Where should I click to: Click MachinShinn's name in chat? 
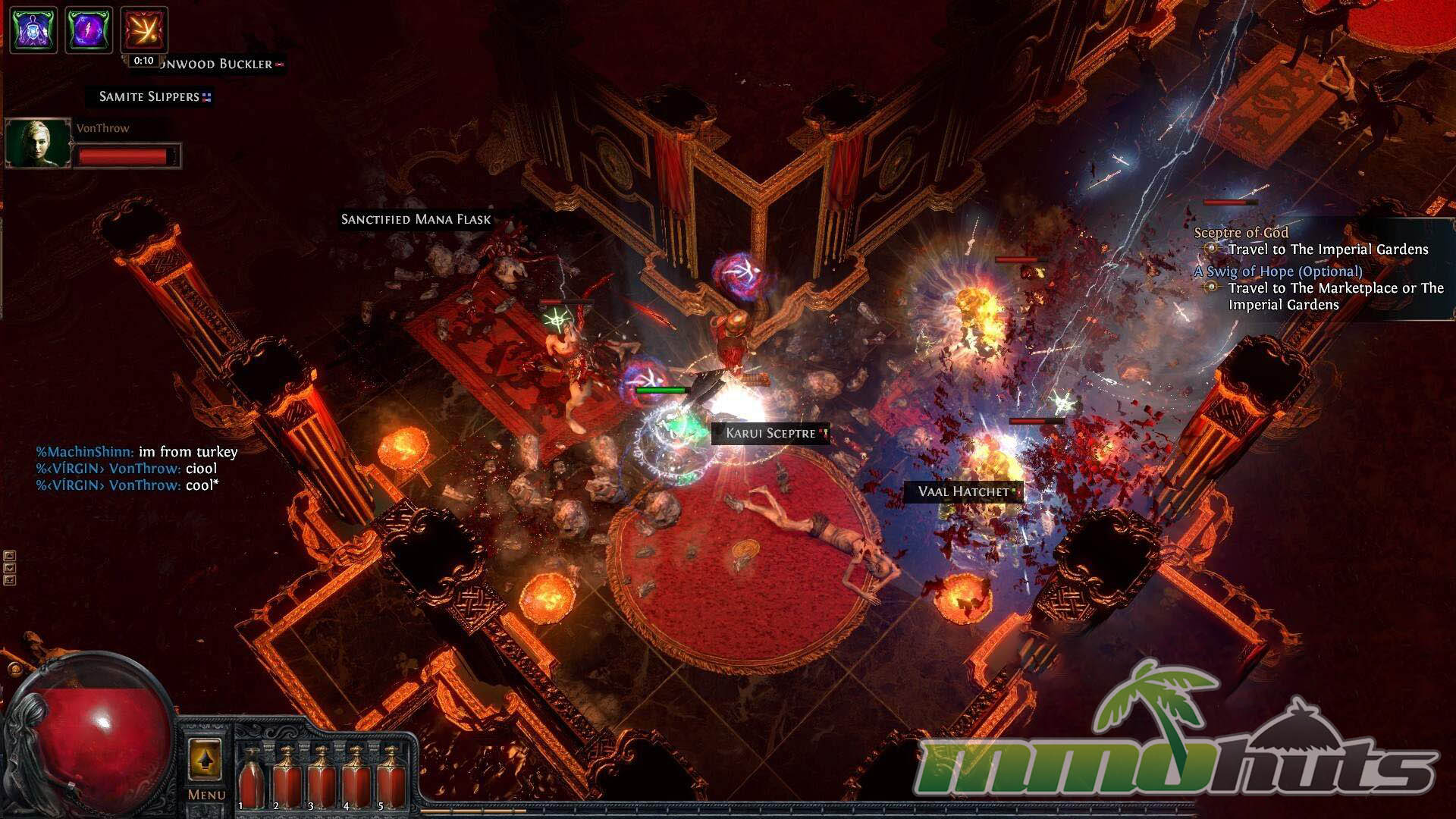coord(85,452)
